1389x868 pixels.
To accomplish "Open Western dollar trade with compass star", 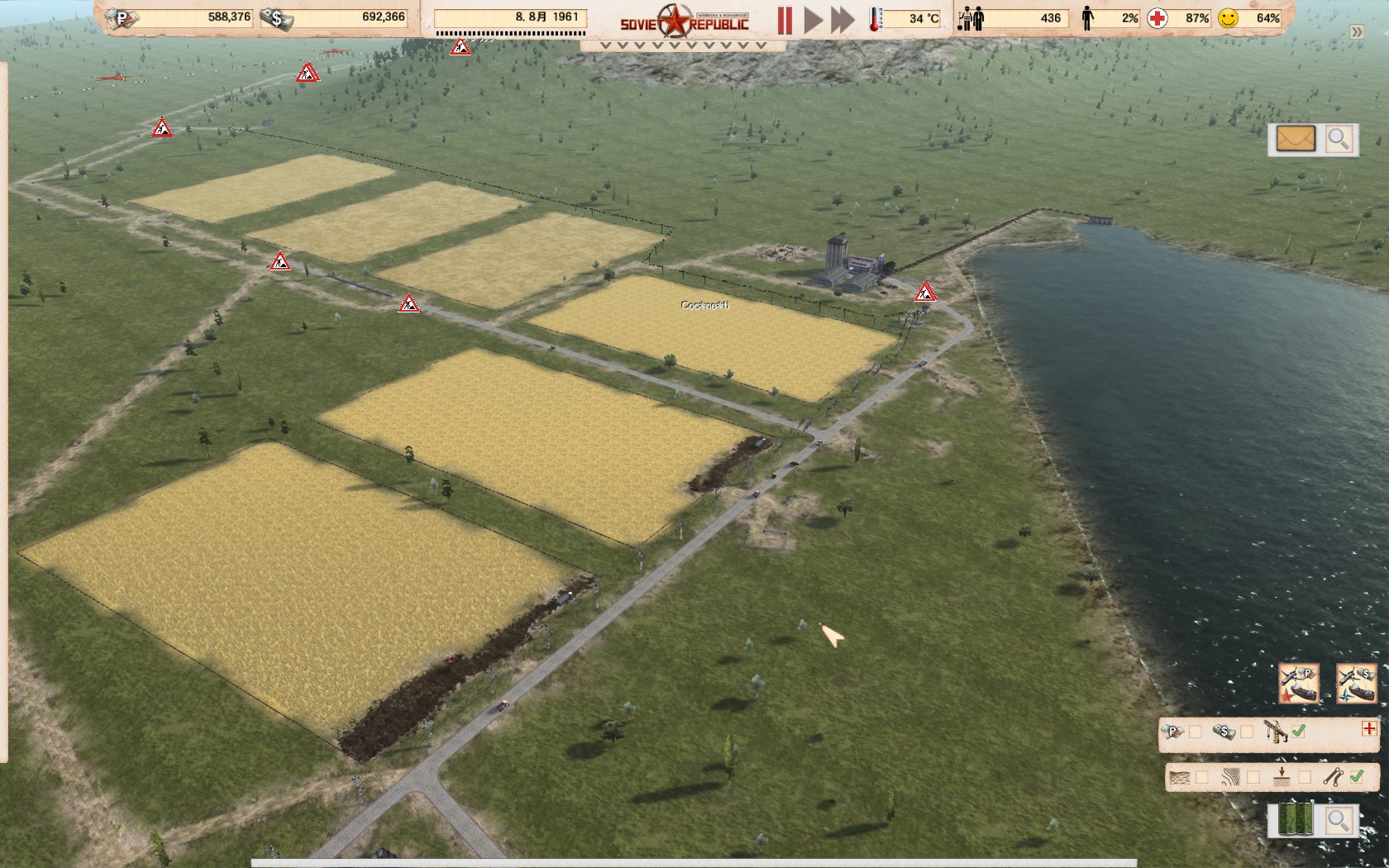I will (1356, 684).
